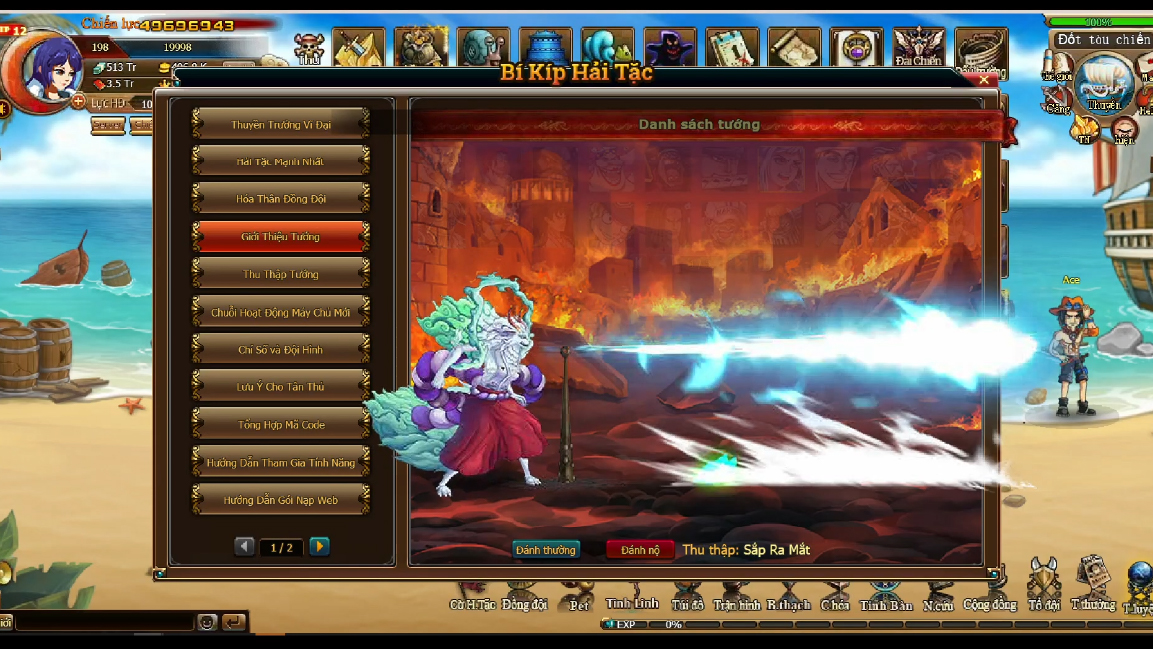The width and height of the screenshot is (1153, 649).
Task: Click the Đánh thường attack preview button
Action: [546, 550]
